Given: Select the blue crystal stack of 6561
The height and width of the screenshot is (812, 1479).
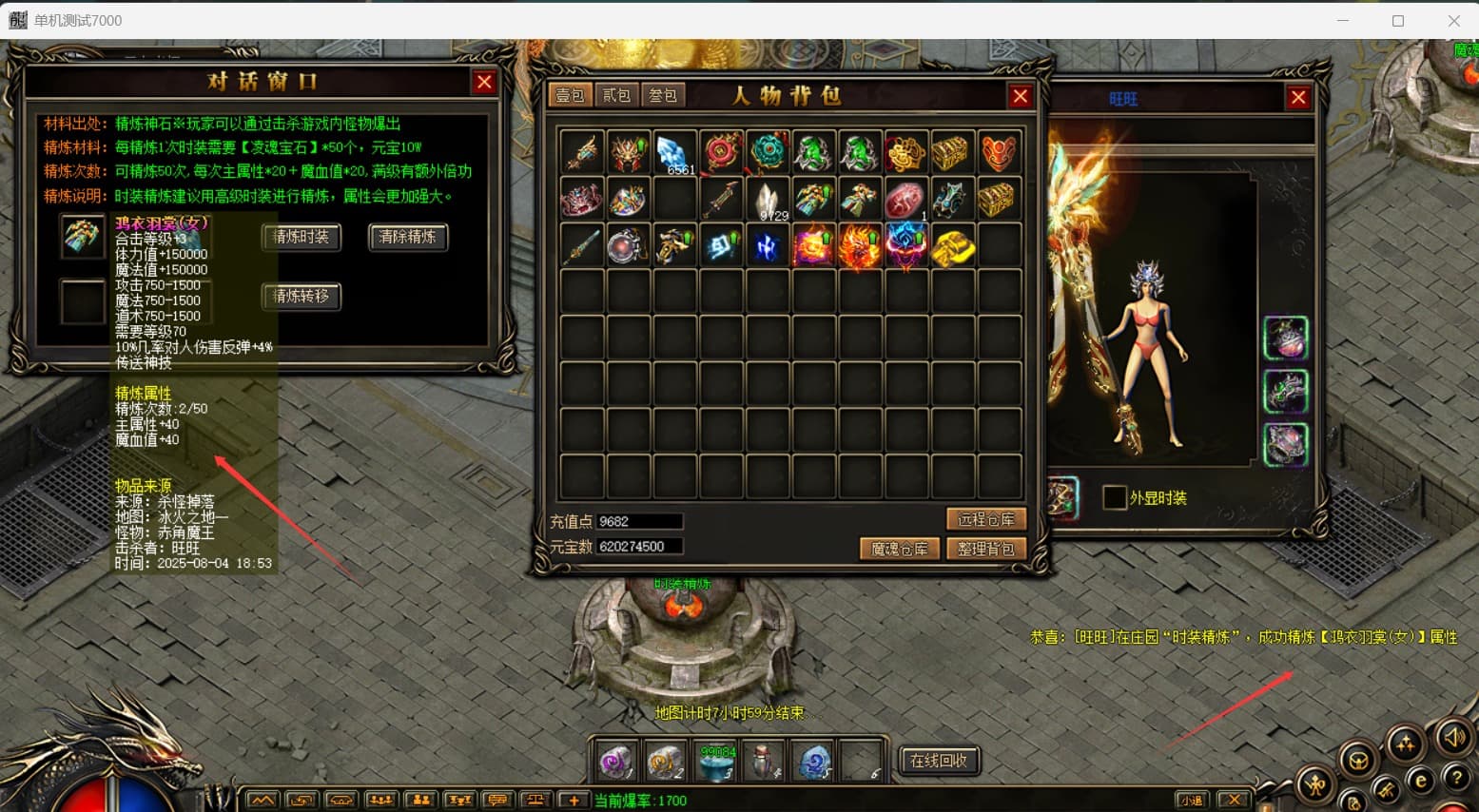Looking at the screenshot, I should coord(674,153).
